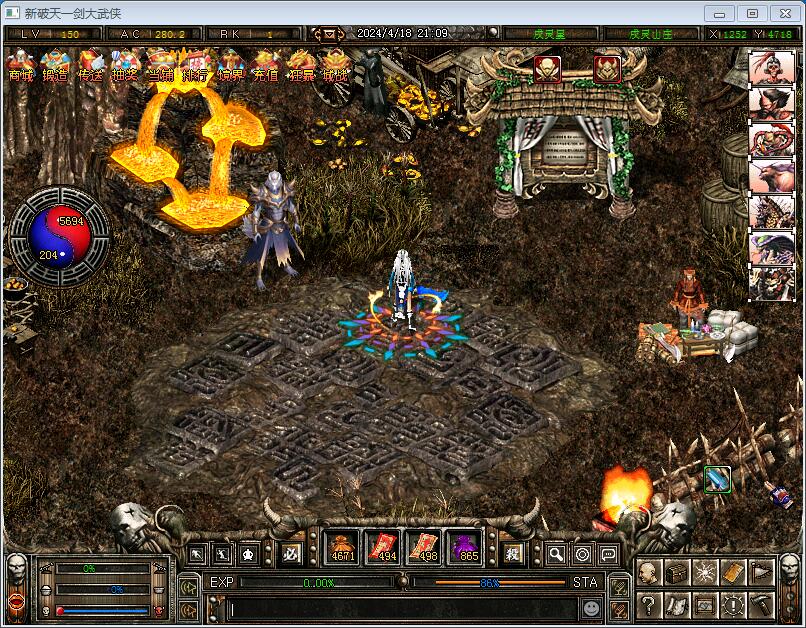Click the horned helmet buff icon
This screenshot has width=806, height=628.
[x=607, y=69]
